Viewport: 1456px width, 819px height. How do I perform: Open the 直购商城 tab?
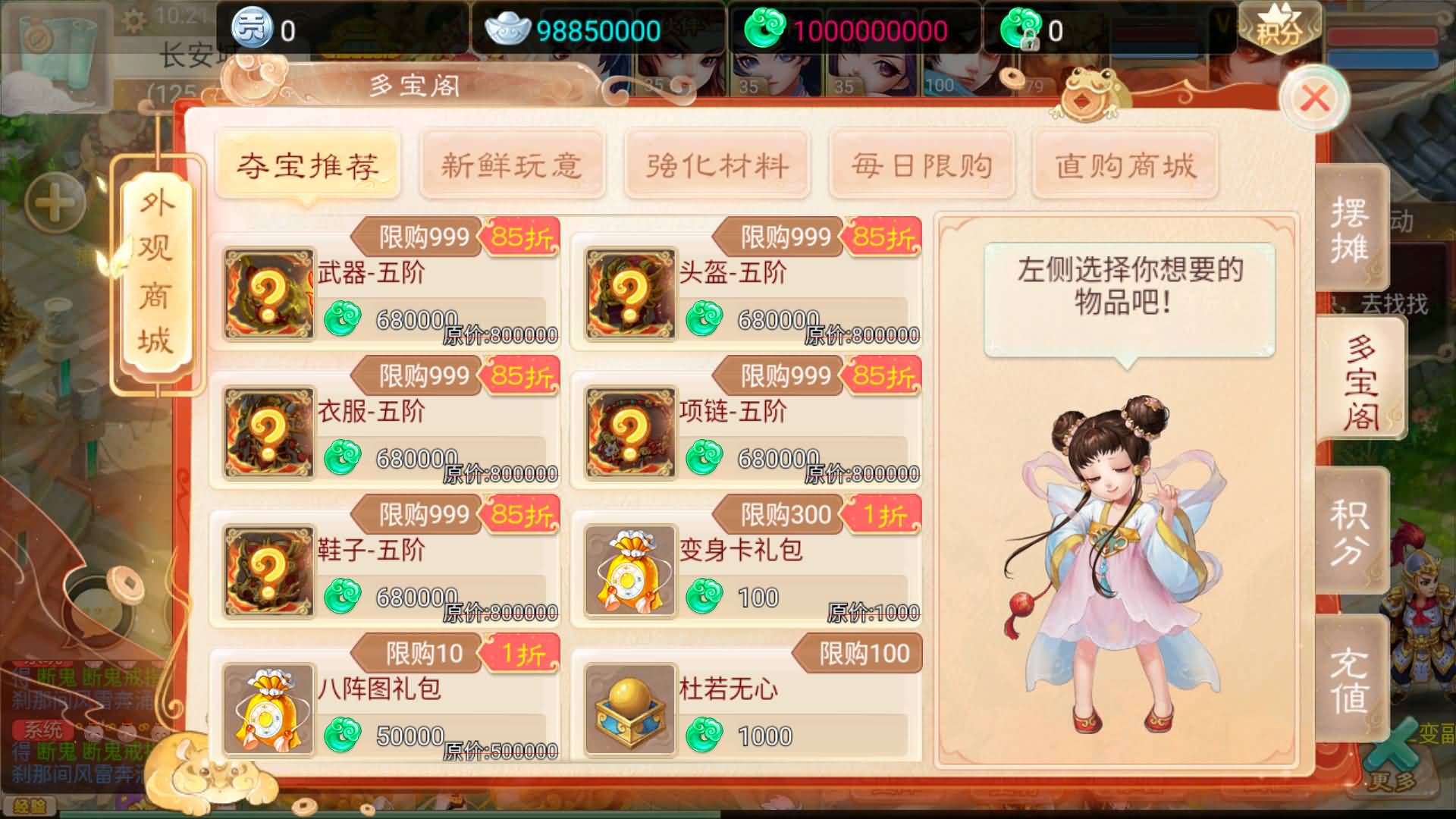[1125, 165]
